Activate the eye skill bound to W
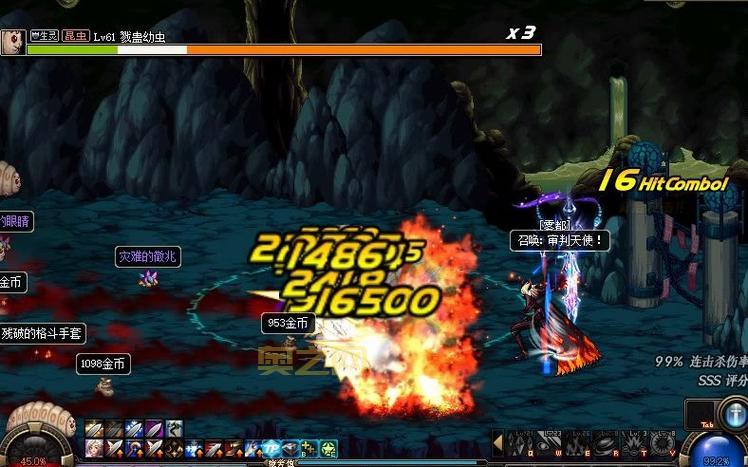 (x=549, y=443)
